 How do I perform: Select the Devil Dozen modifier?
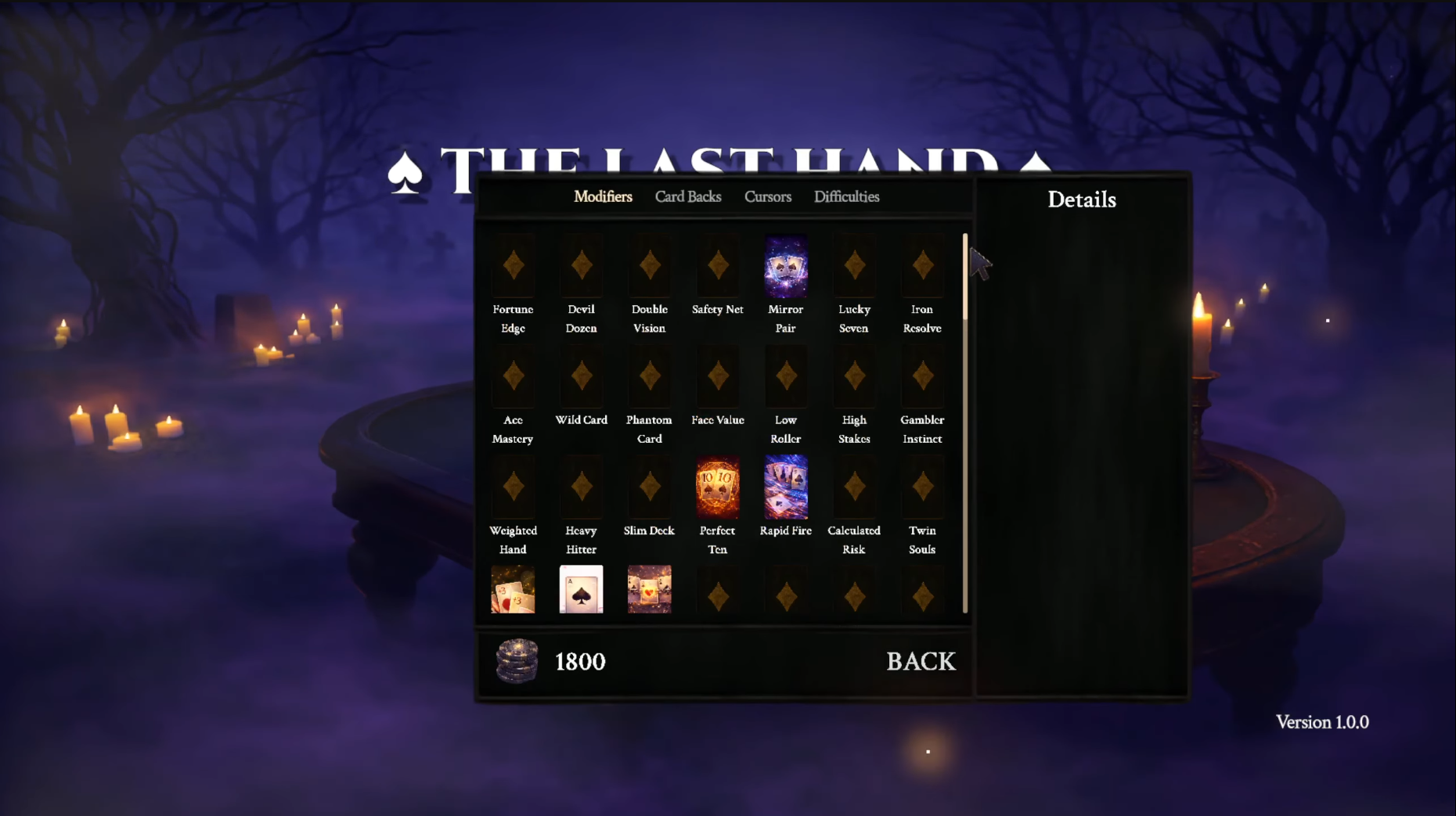582,268
